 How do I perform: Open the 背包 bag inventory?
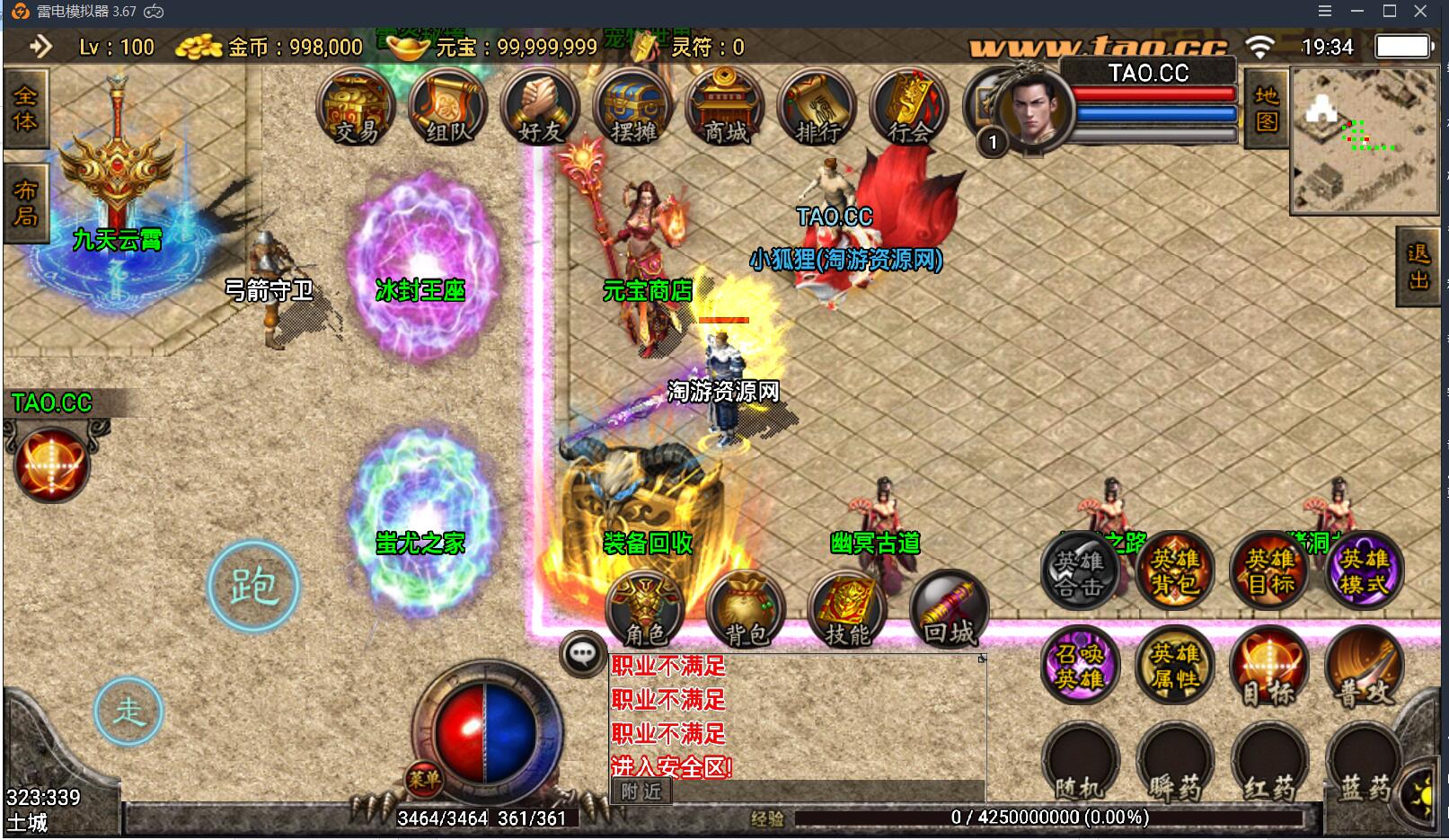pos(747,609)
